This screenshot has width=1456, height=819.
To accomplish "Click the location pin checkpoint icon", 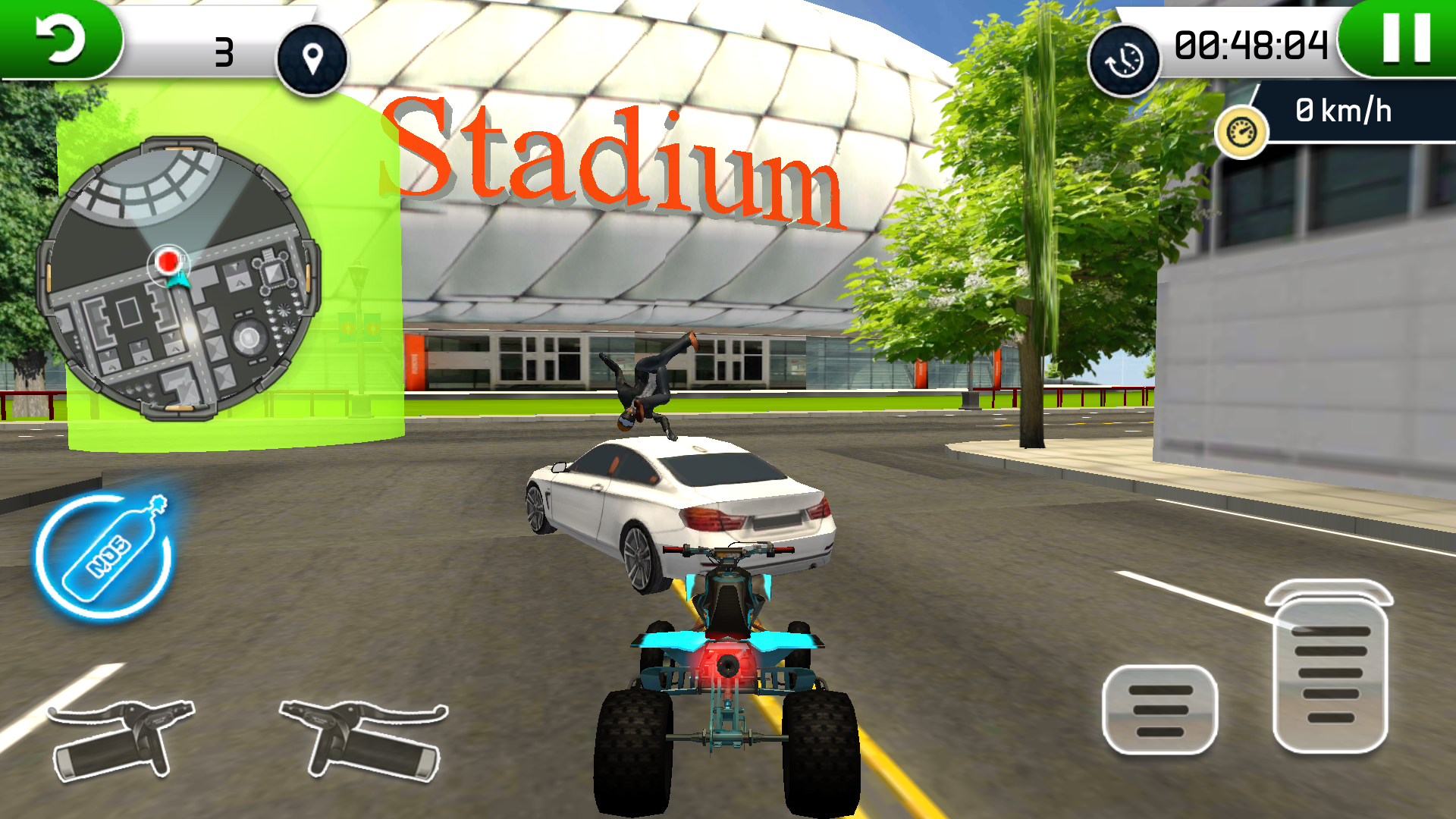I will (312, 58).
